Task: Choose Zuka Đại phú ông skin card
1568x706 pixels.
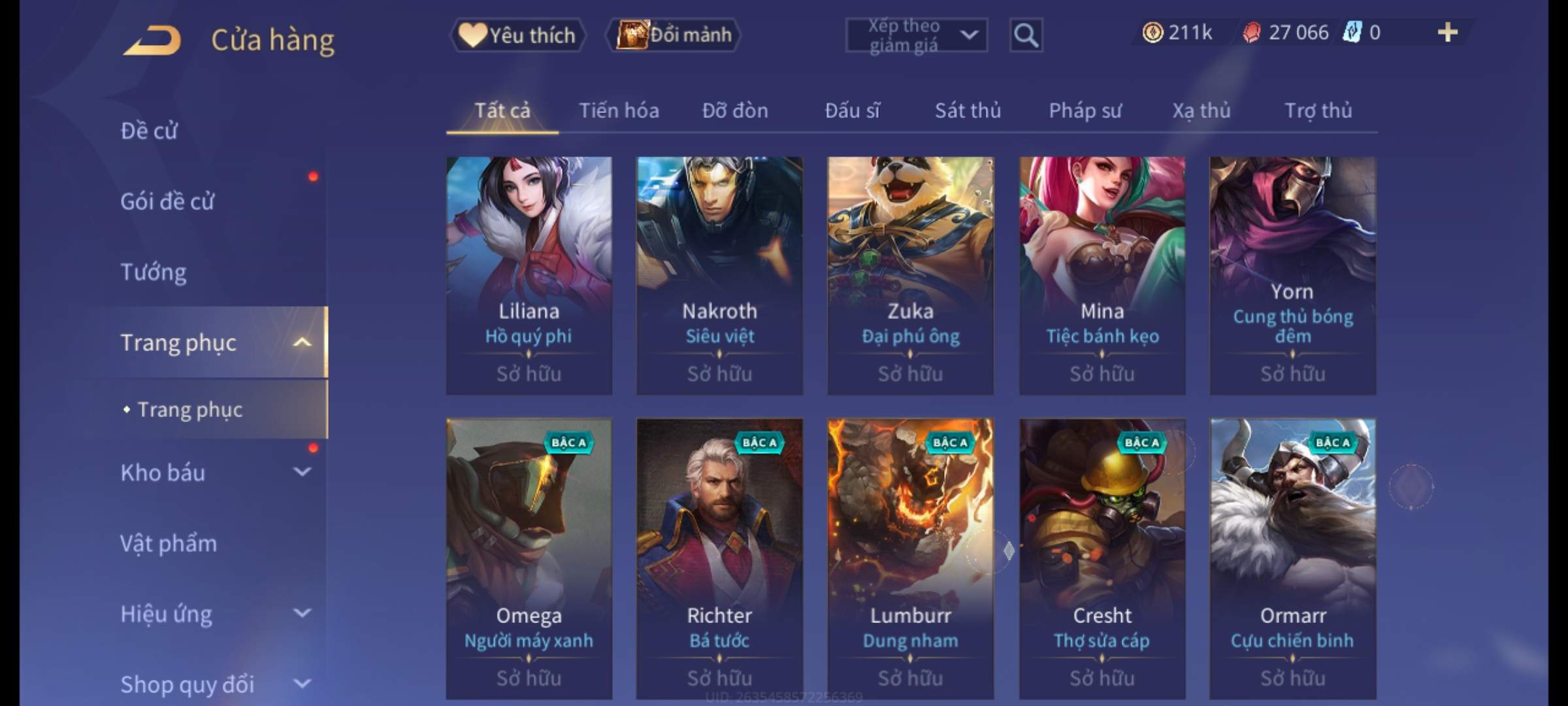Action: 910,275
